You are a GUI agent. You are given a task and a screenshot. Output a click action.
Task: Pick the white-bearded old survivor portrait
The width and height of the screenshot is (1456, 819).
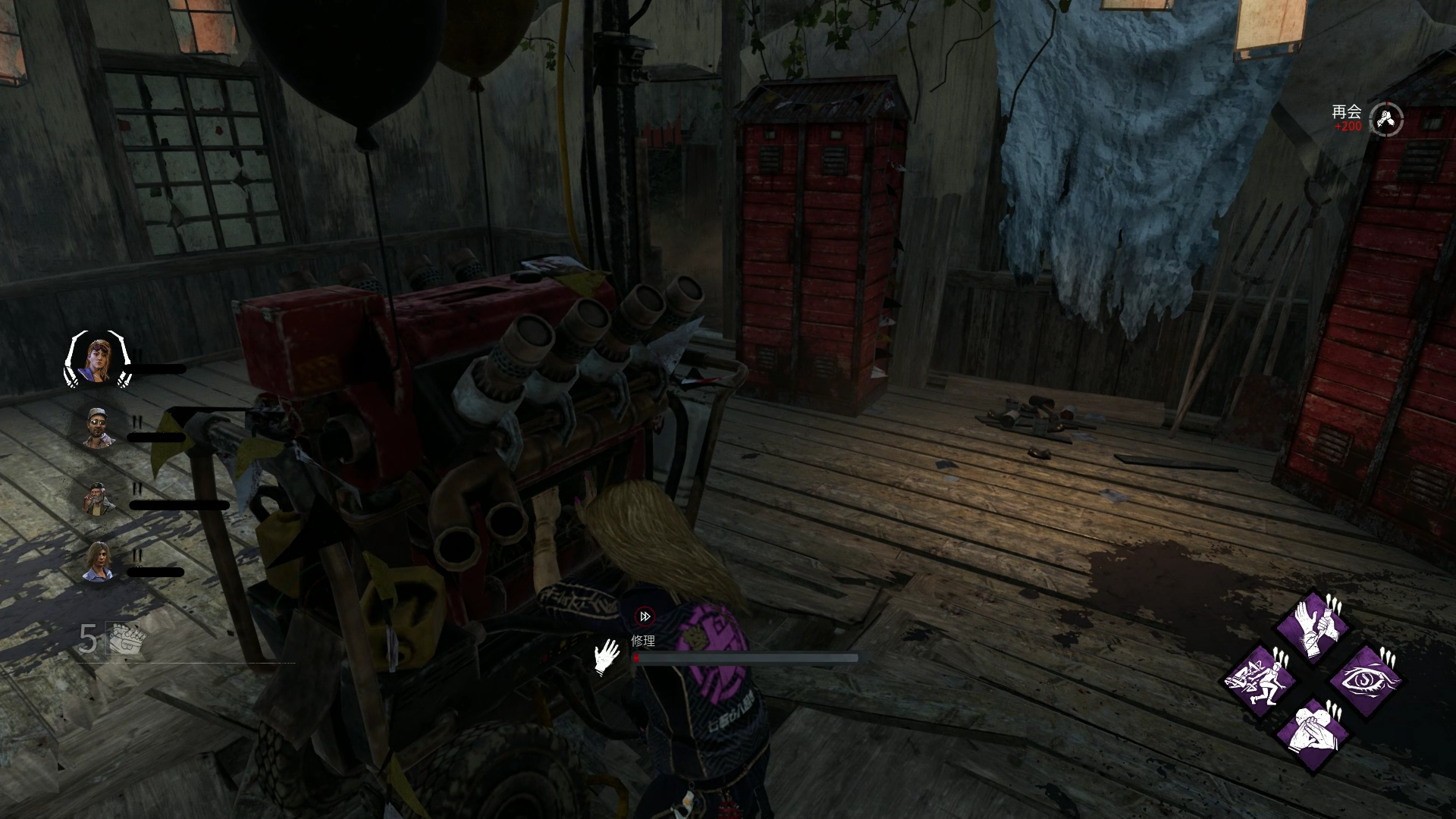click(99, 498)
